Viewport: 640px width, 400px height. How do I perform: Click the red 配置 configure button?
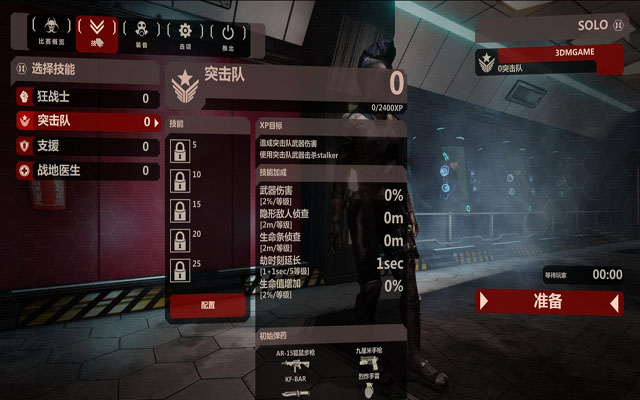tap(207, 305)
